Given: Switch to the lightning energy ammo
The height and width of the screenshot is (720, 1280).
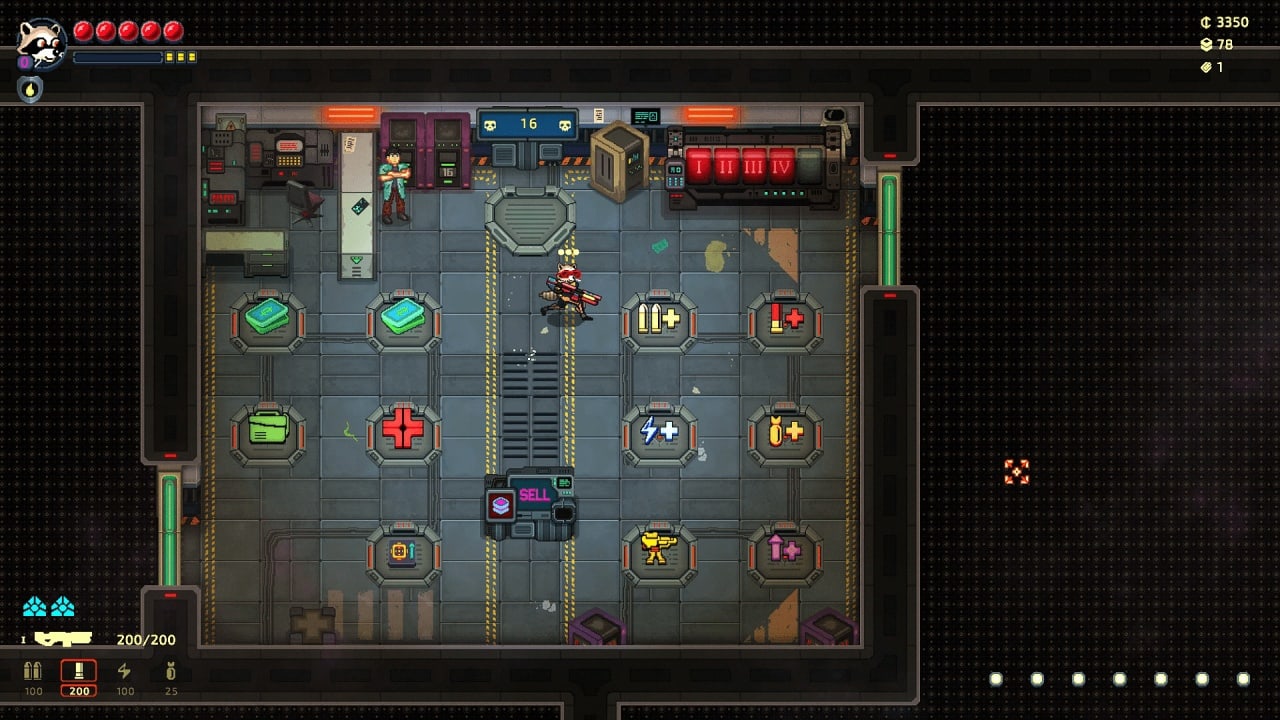Looking at the screenshot, I should (124, 672).
